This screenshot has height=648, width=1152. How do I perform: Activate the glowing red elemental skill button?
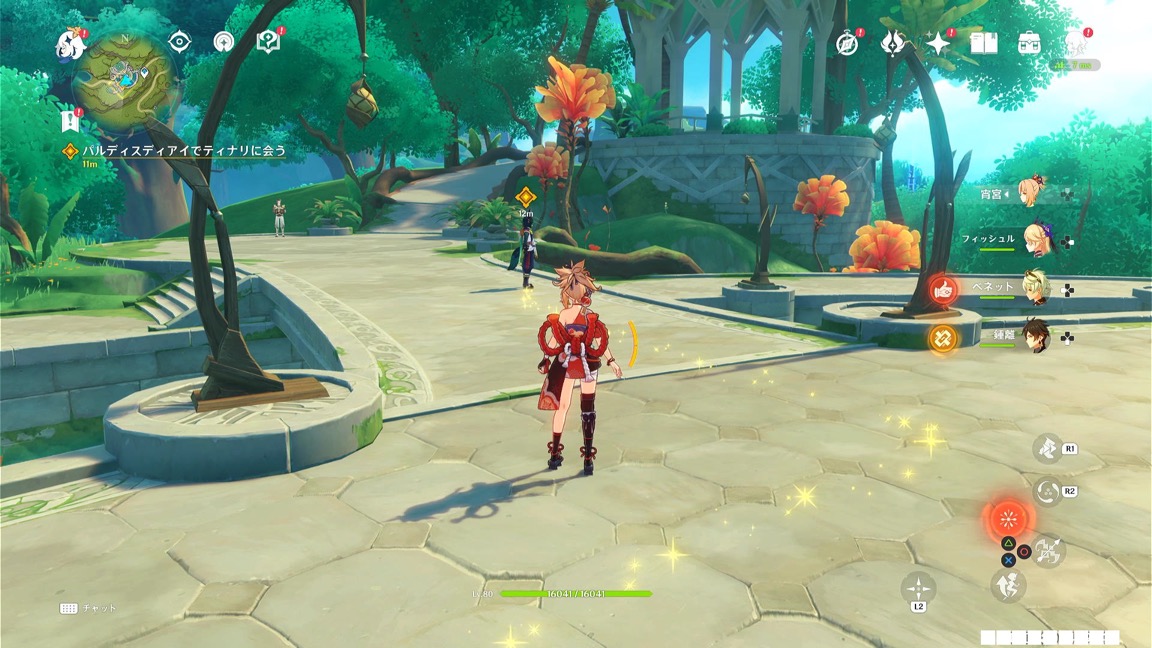[x=1008, y=521]
